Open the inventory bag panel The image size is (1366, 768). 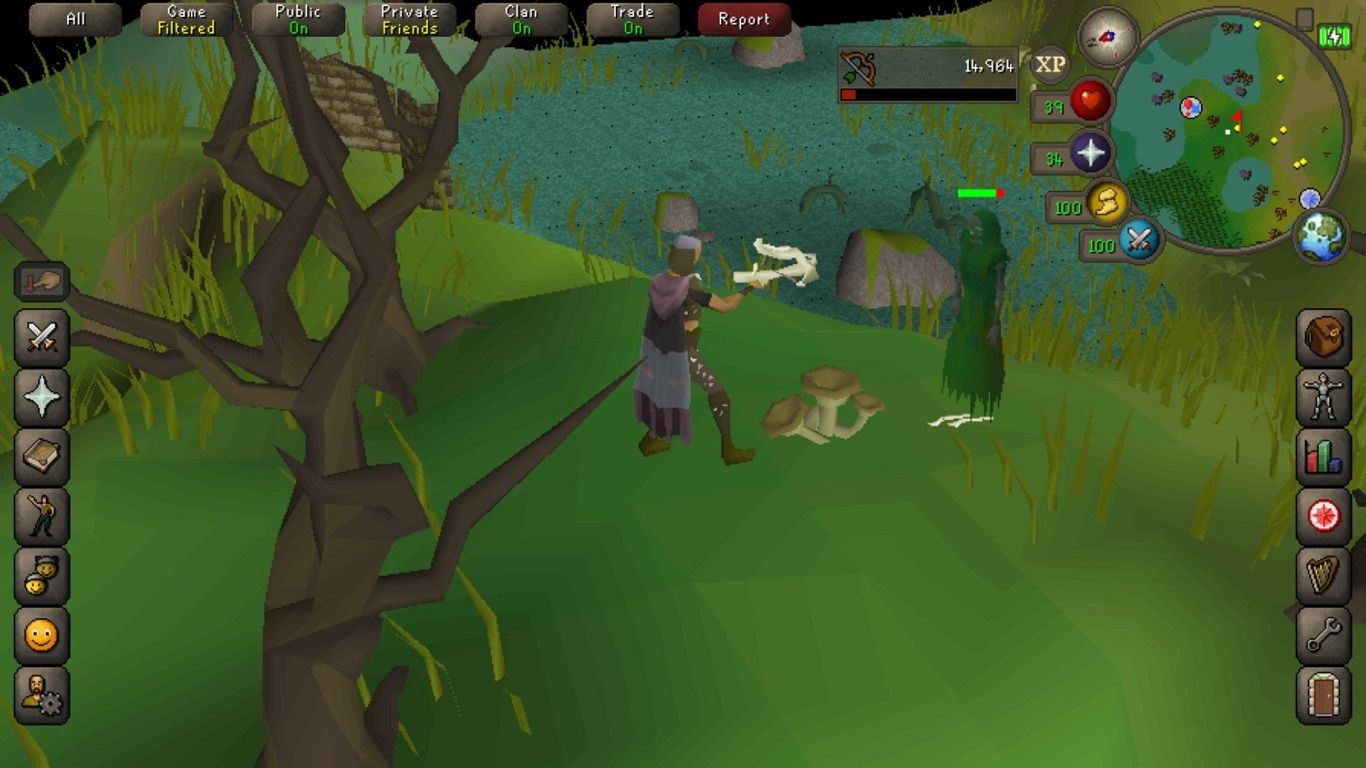point(1322,335)
